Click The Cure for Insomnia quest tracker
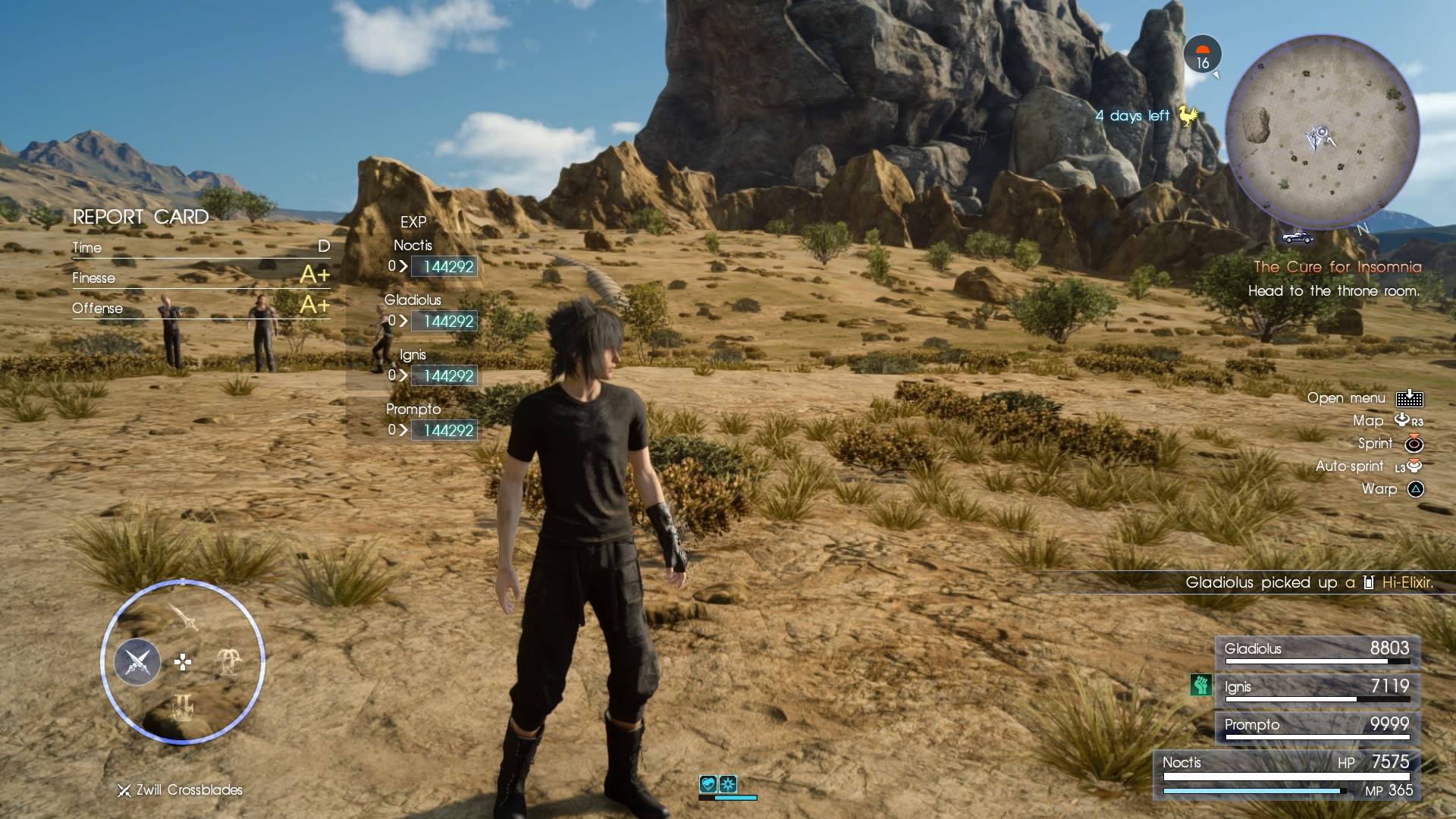This screenshot has width=1456, height=819. (1336, 267)
